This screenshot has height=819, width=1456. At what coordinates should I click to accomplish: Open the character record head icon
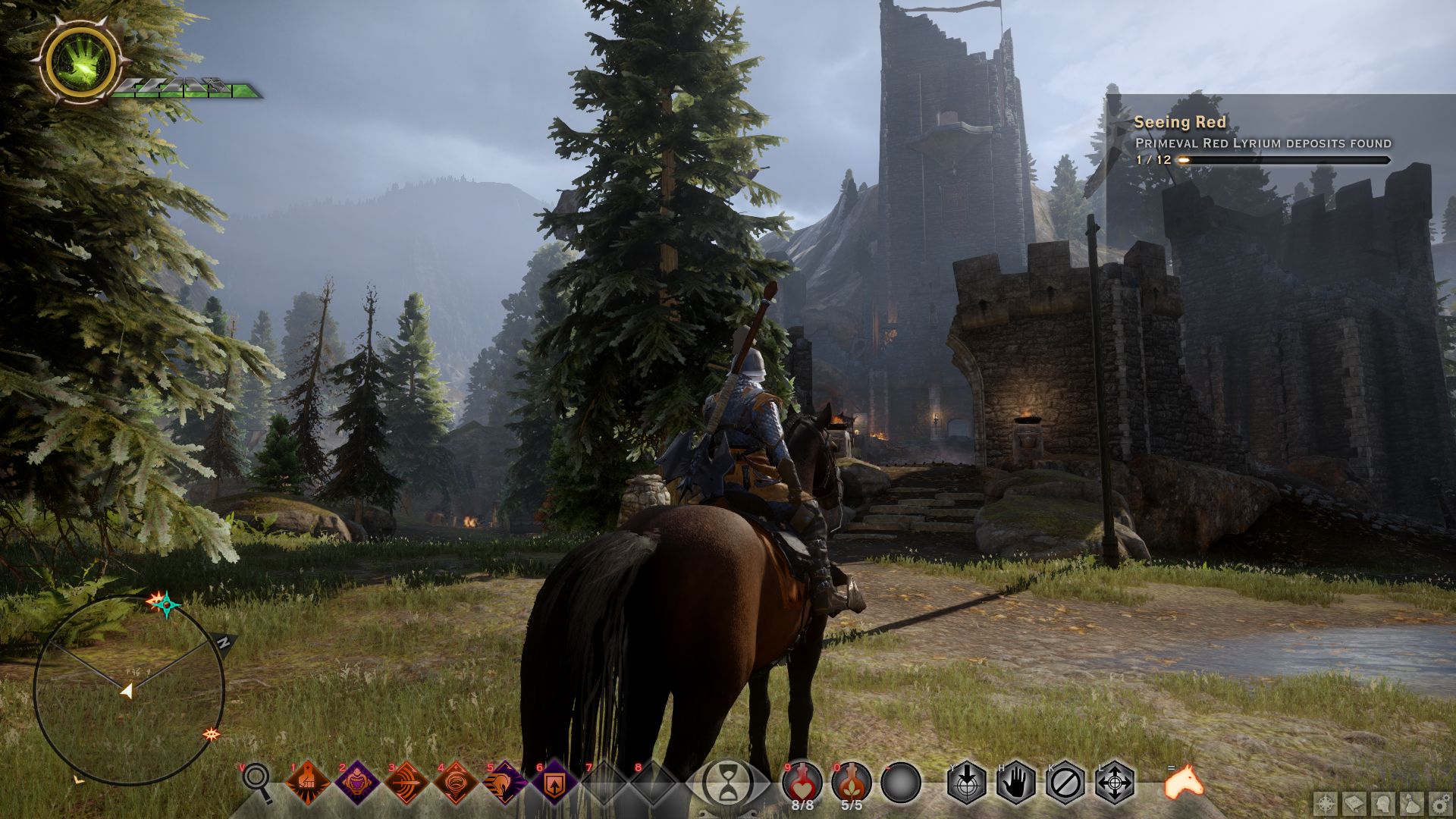(1383, 802)
